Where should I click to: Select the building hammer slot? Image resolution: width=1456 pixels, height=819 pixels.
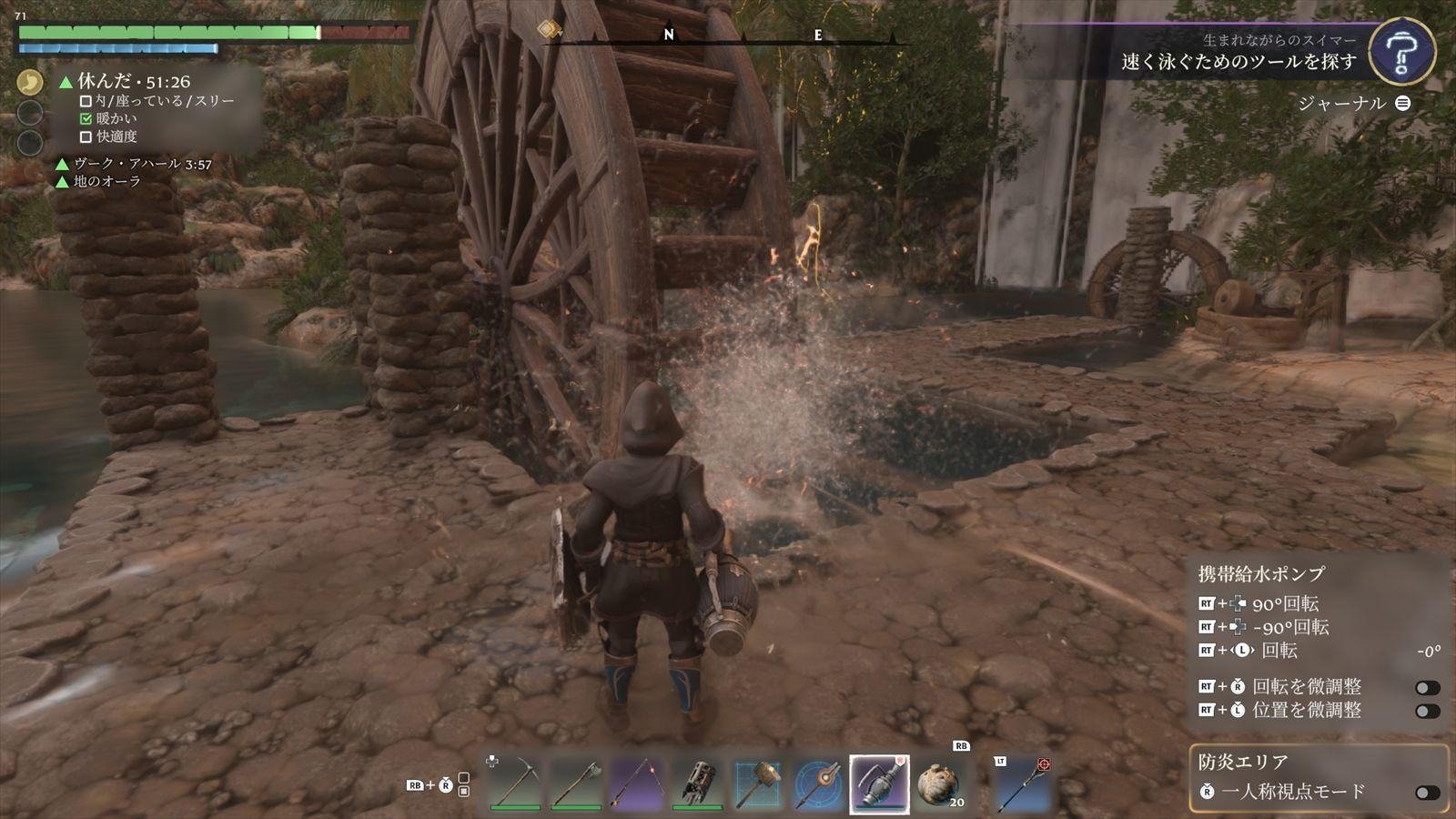pyautogui.click(x=759, y=783)
